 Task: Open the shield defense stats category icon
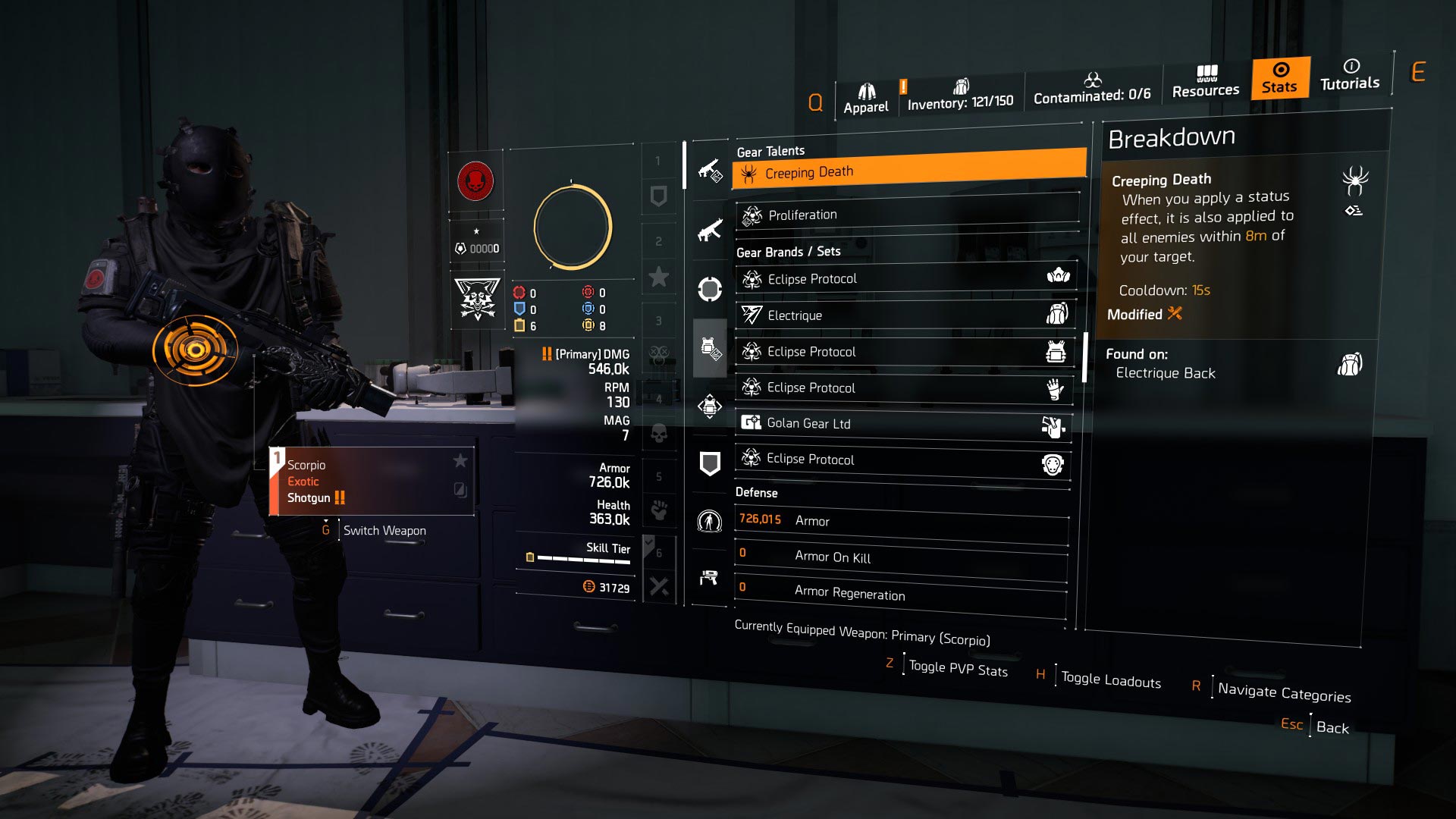pyautogui.click(x=709, y=463)
